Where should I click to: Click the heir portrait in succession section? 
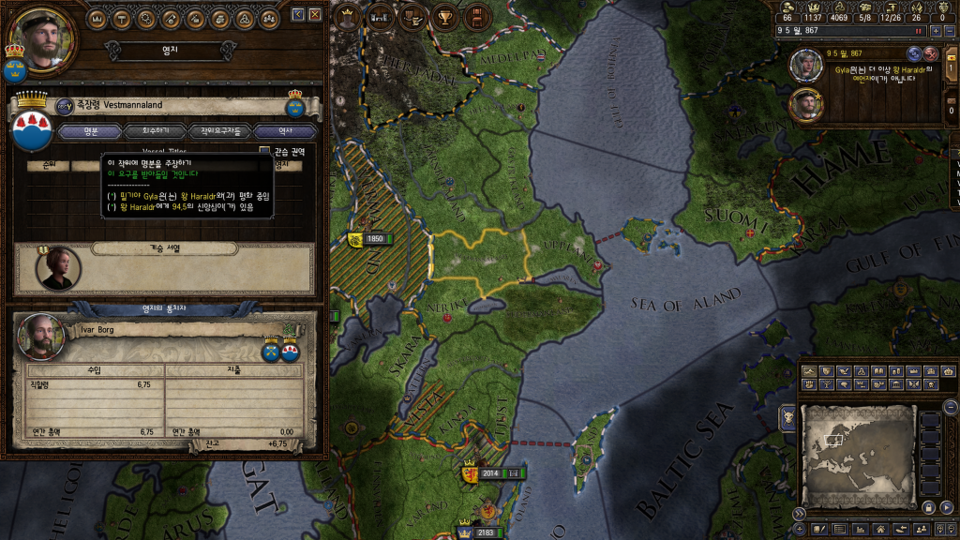(59, 268)
